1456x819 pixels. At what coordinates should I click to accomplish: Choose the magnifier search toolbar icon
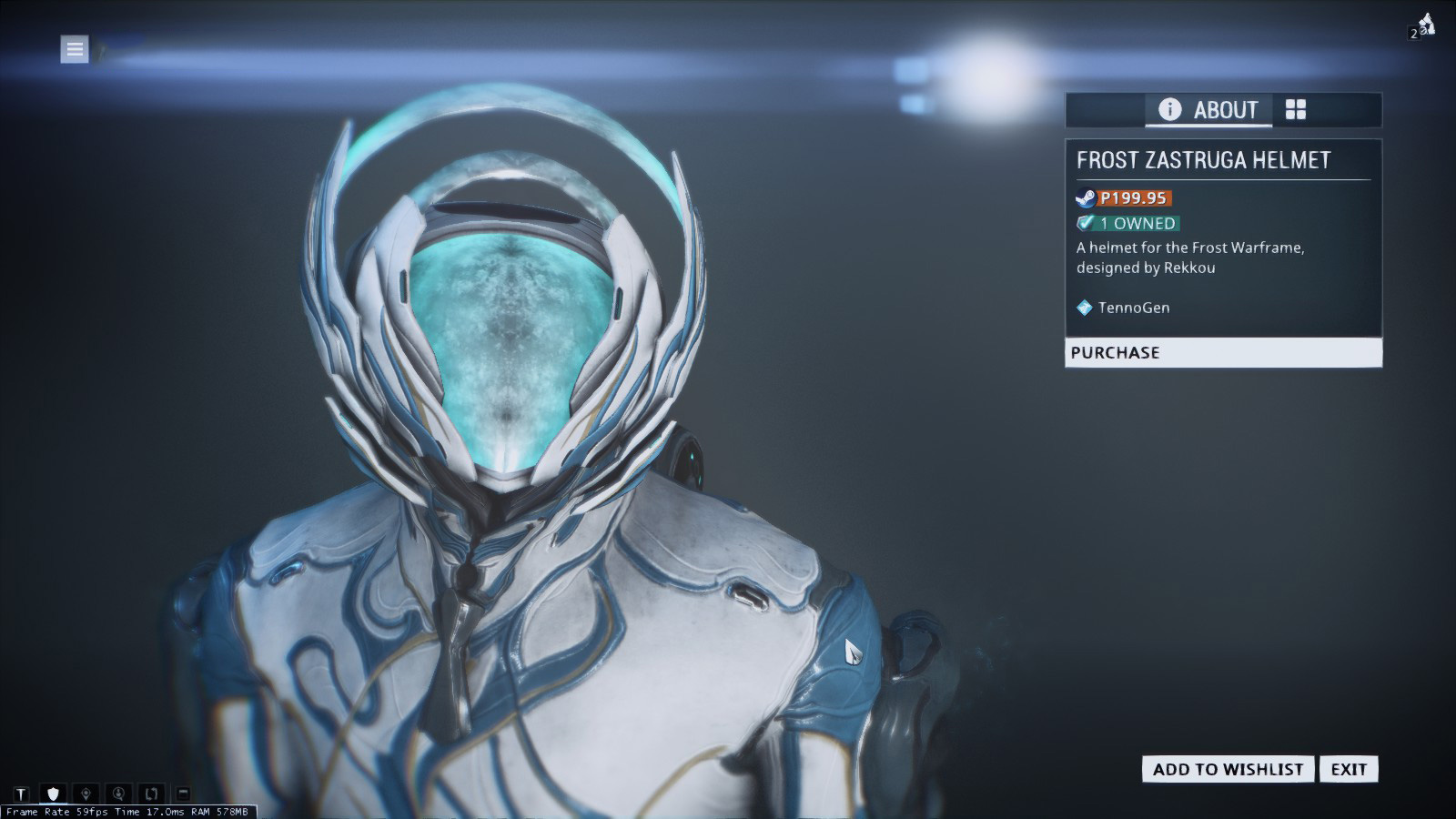(x=118, y=794)
